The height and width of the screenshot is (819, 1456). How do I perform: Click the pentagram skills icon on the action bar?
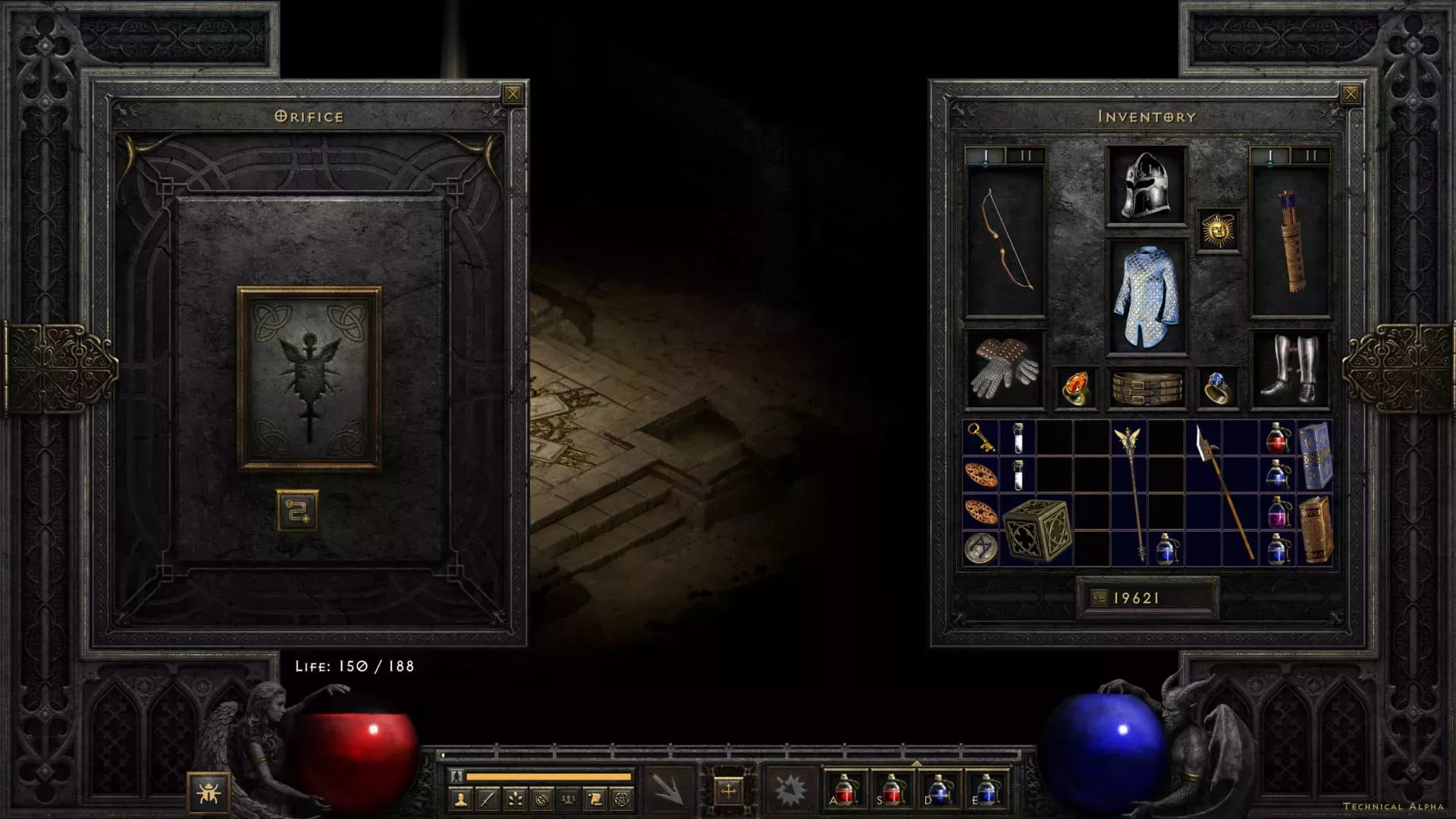click(x=623, y=799)
